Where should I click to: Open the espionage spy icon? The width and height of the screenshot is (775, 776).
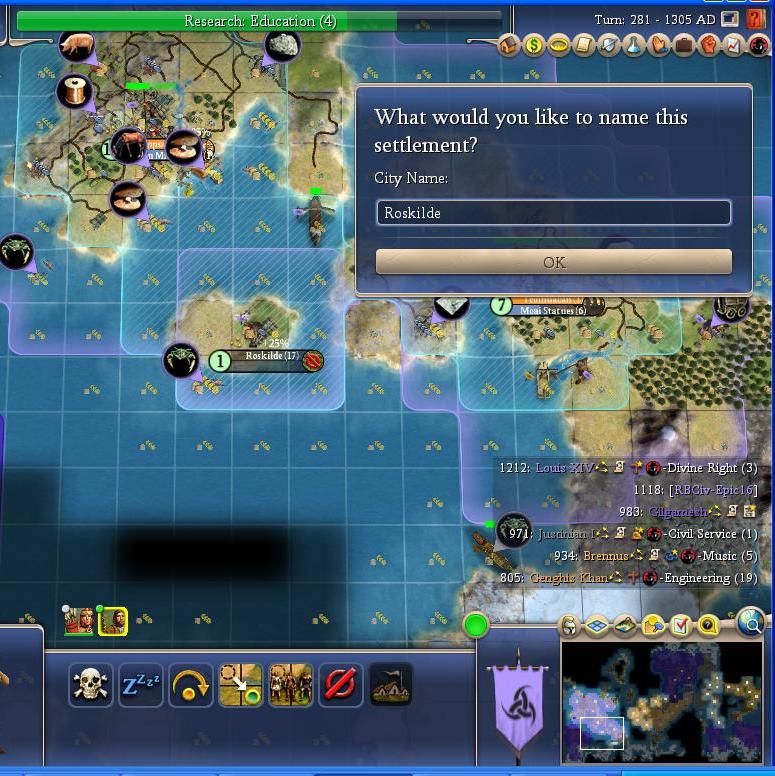click(x=759, y=45)
